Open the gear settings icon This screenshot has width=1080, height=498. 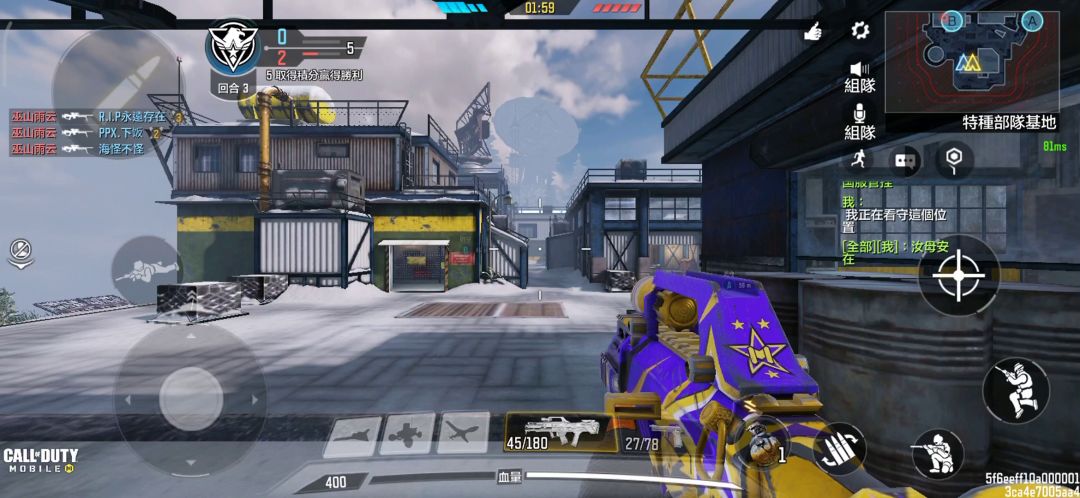click(x=860, y=31)
